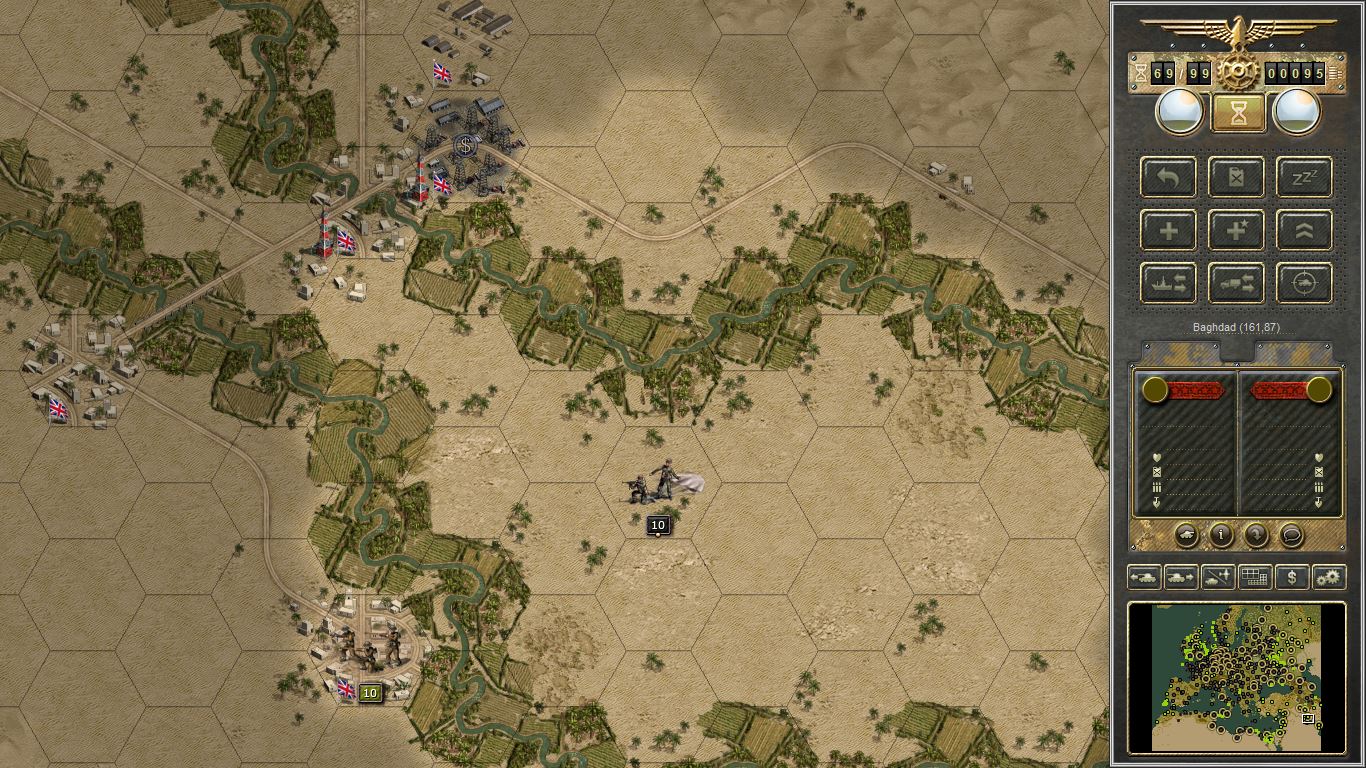Viewport: 1366px width, 768px height.
Task: Mount the unit in land transport
Action: click(x=1236, y=283)
